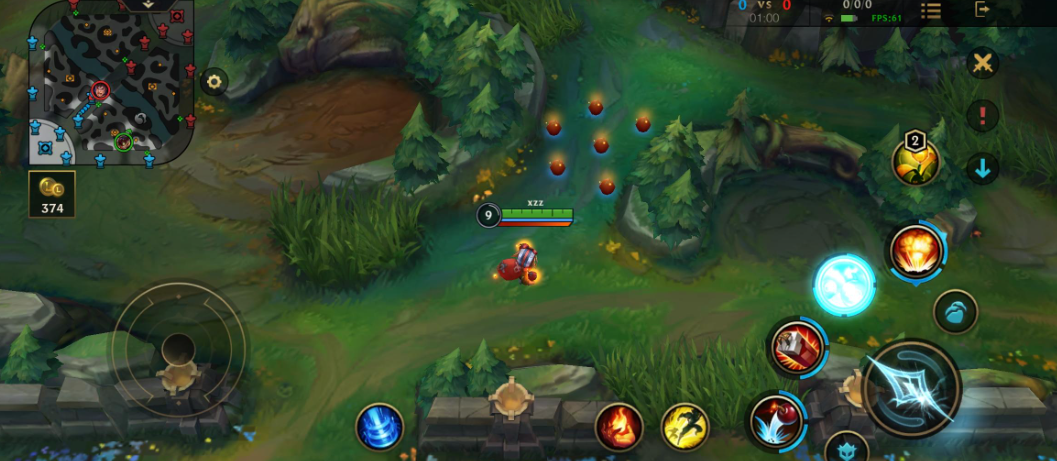Open the shop via the gold coin button
The image size is (1057, 461).
click(x=51, y=193)
